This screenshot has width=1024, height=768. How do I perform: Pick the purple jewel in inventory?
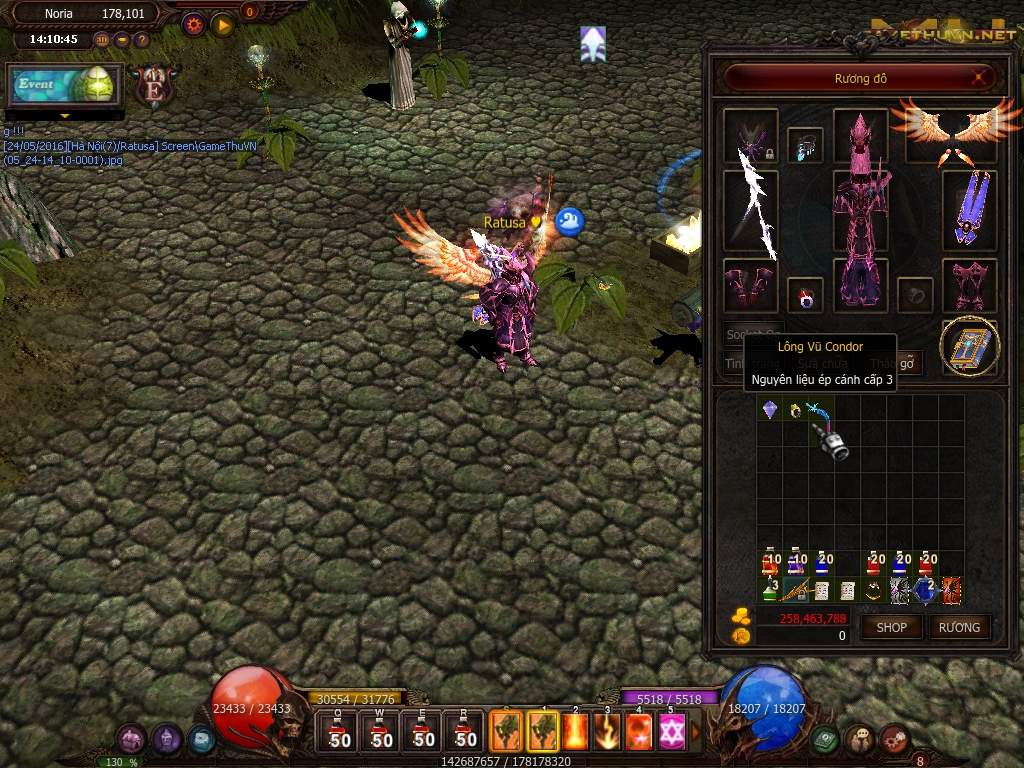coord(769,410)
